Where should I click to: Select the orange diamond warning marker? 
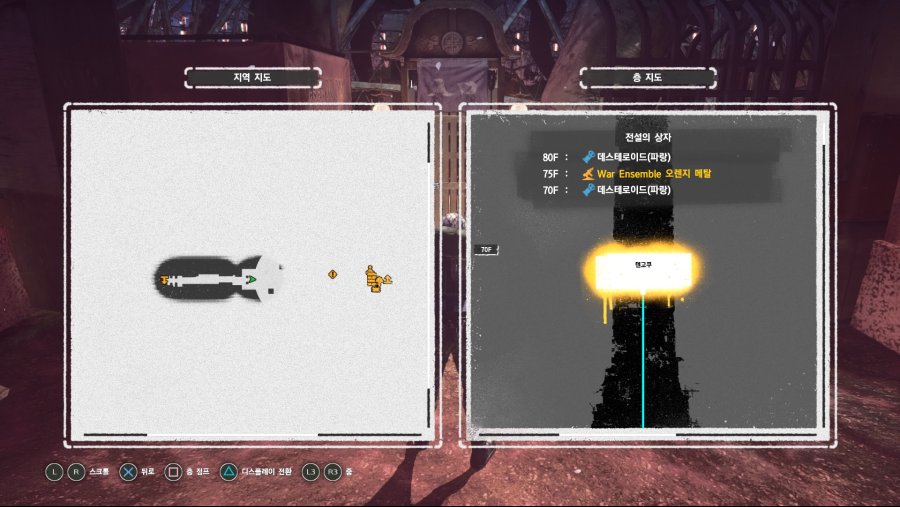tap(333, 274)
